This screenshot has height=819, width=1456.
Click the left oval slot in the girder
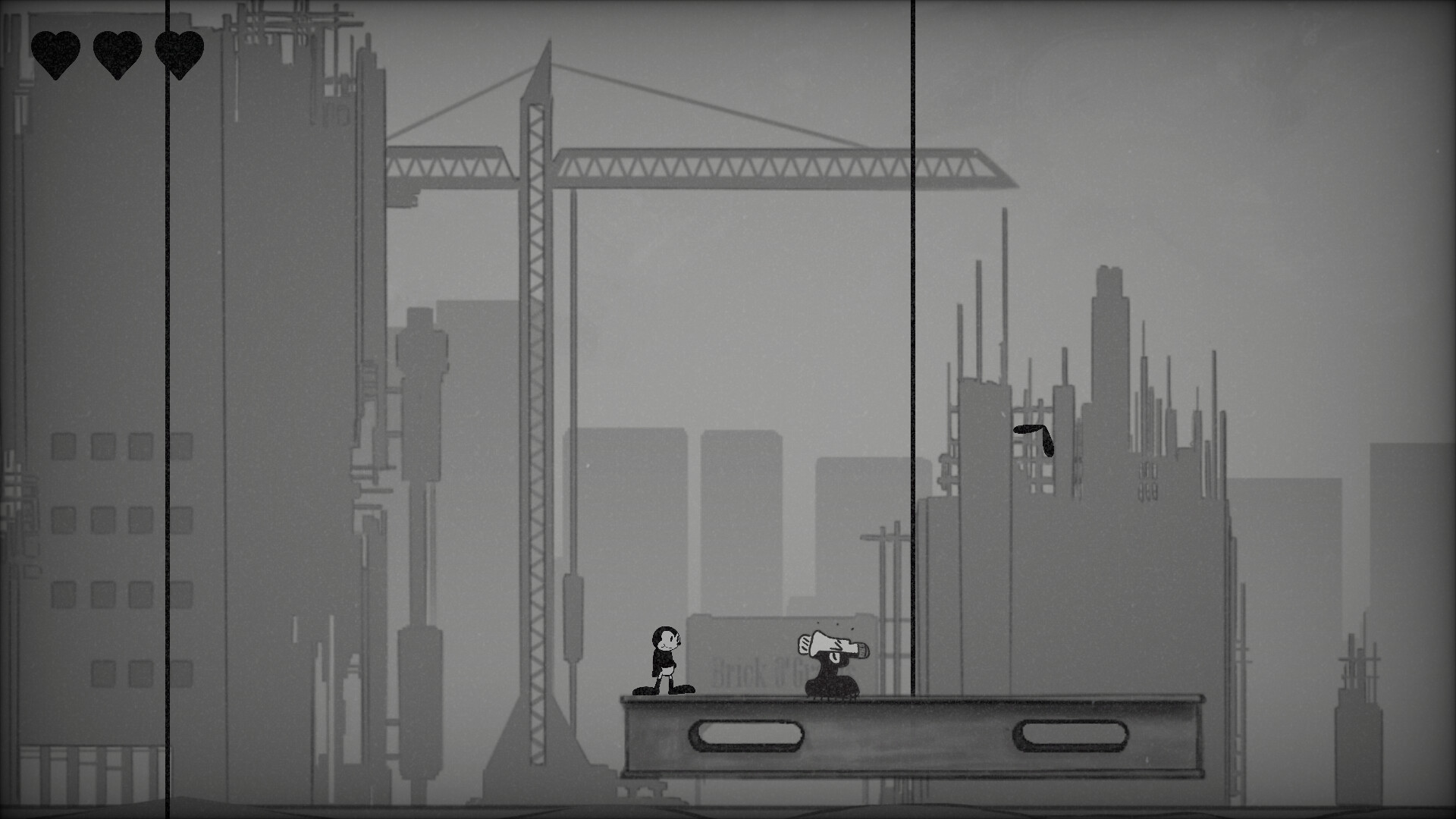click(x=747, y=734)
